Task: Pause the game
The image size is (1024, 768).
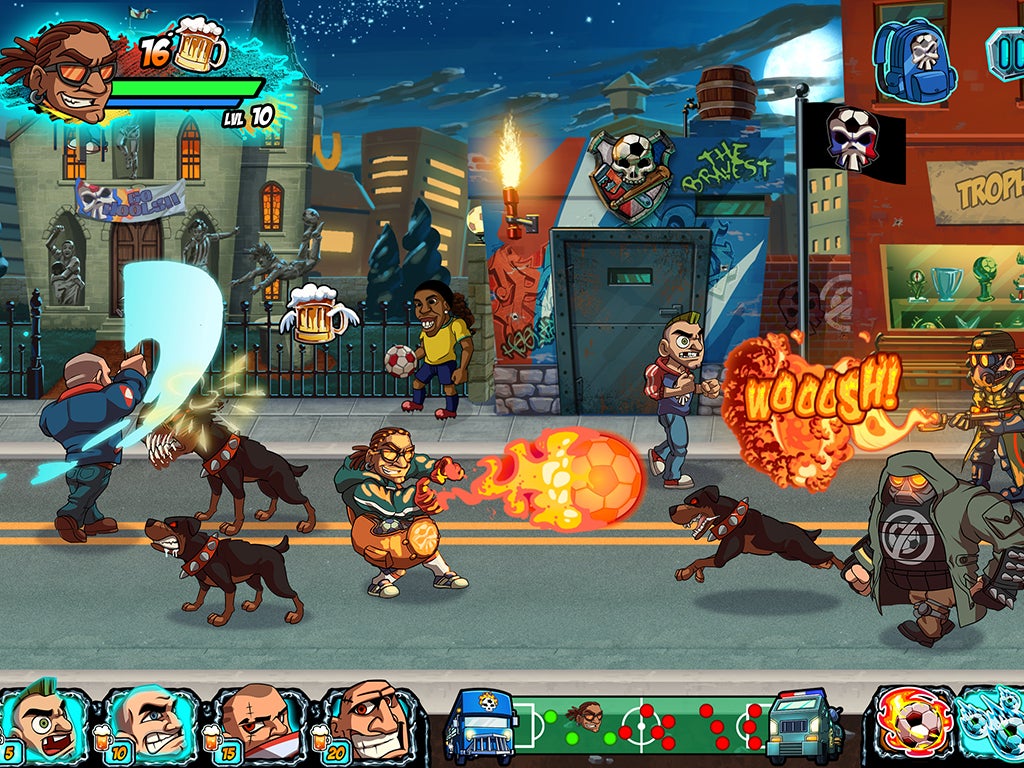Action: 1006,52
